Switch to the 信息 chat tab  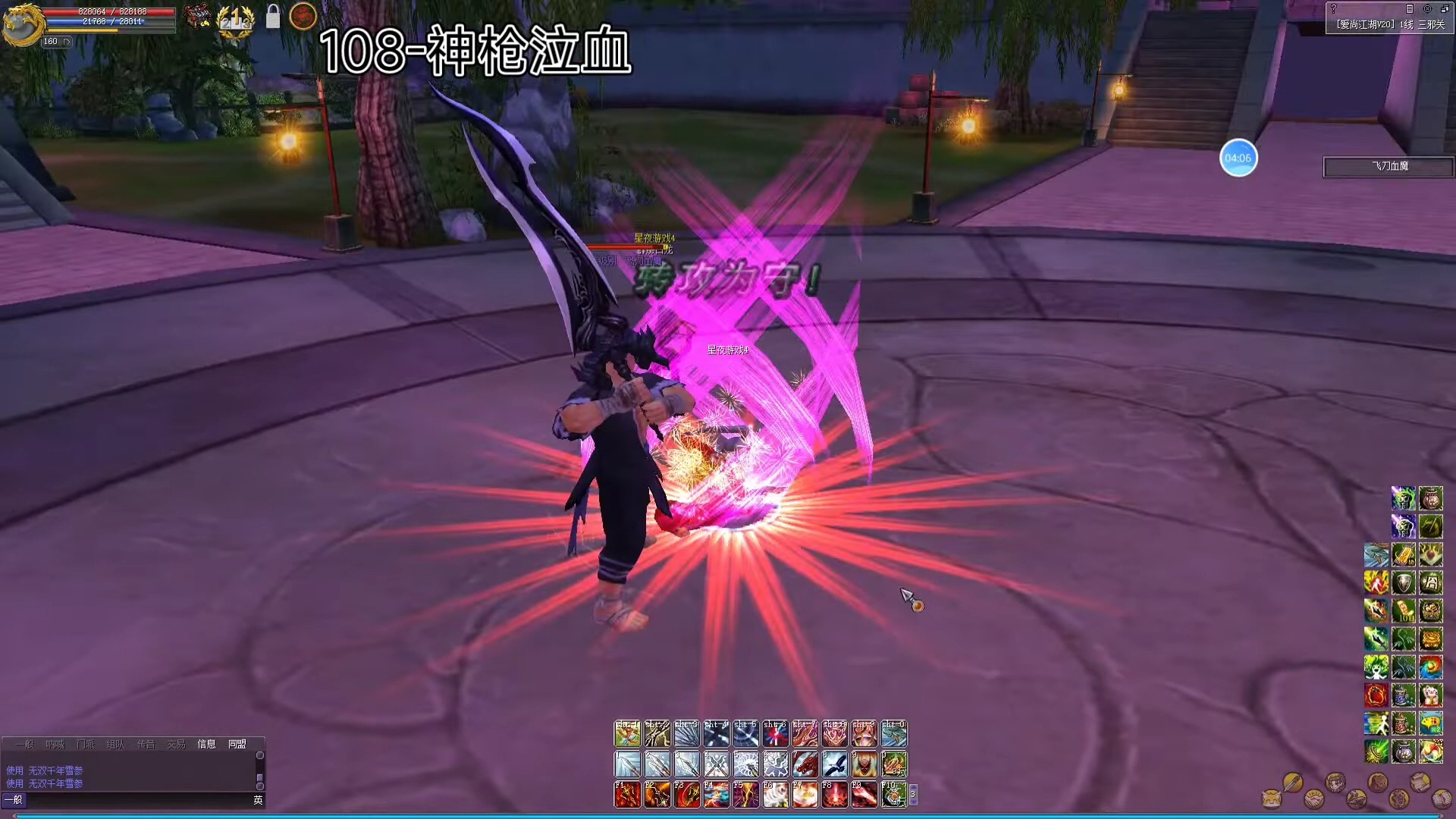point(206,745)
